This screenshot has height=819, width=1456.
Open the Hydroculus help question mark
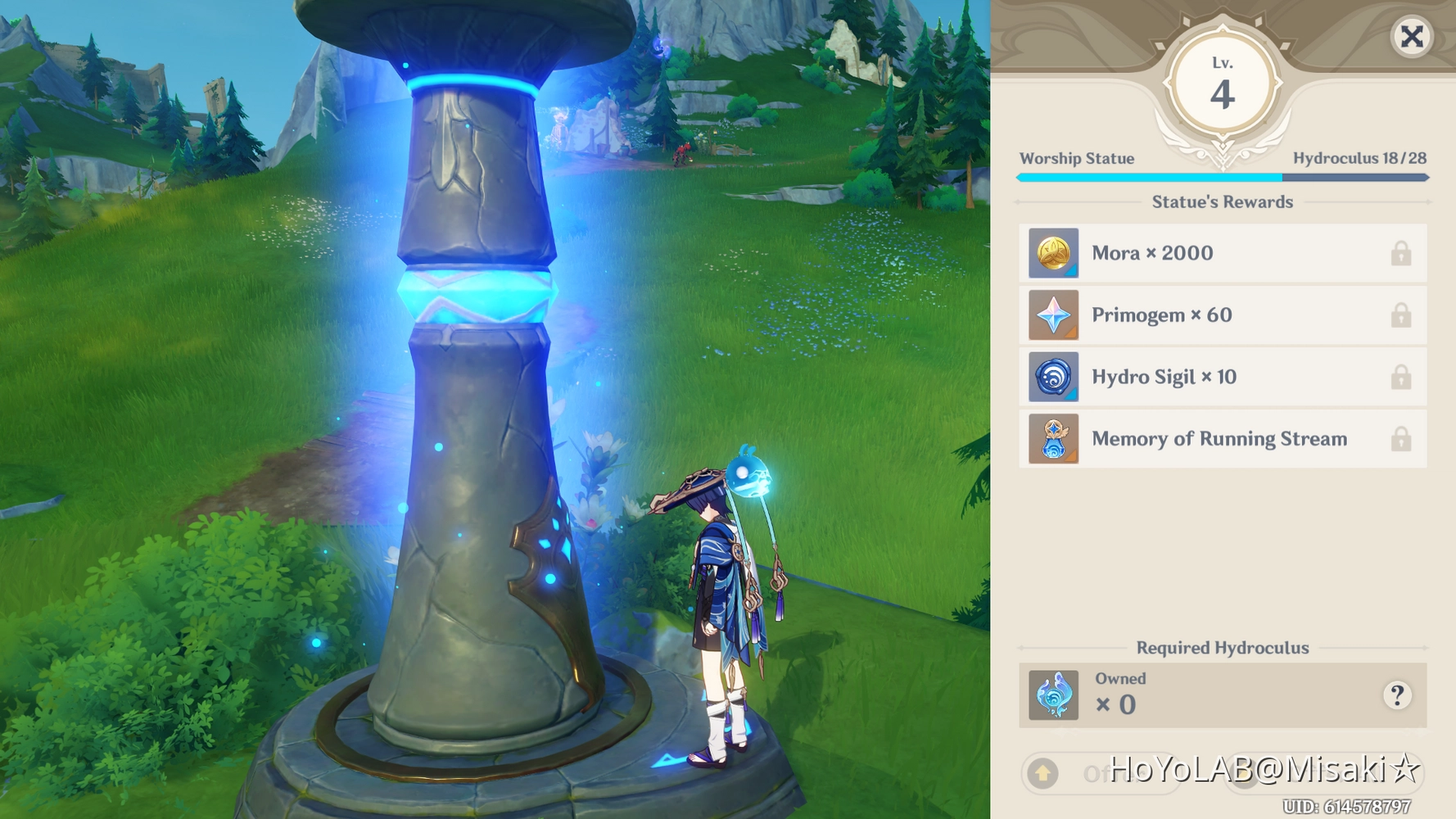(x=1396, y=695)
